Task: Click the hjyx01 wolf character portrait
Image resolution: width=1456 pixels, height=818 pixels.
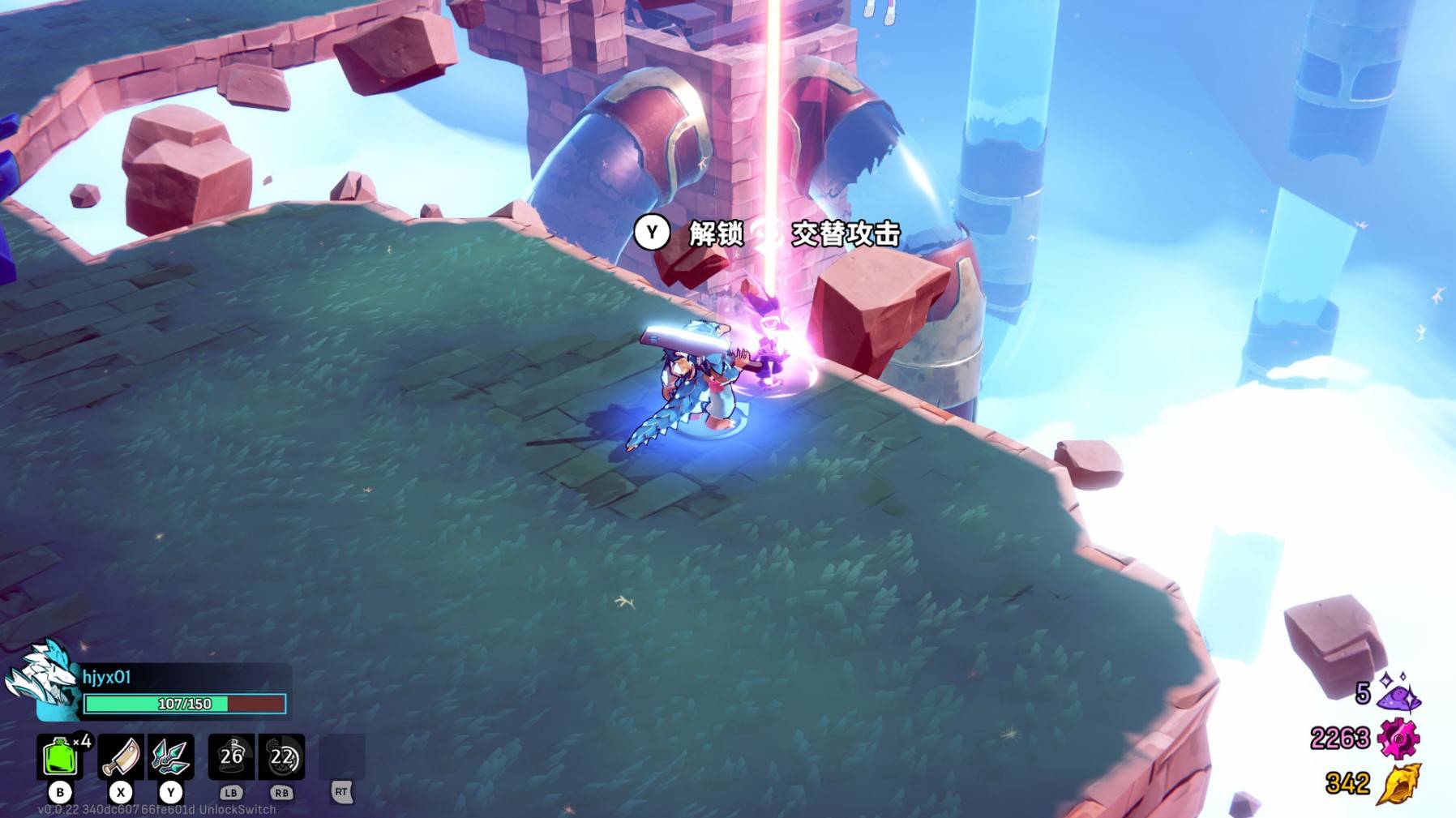Action: tap(41, 678)
